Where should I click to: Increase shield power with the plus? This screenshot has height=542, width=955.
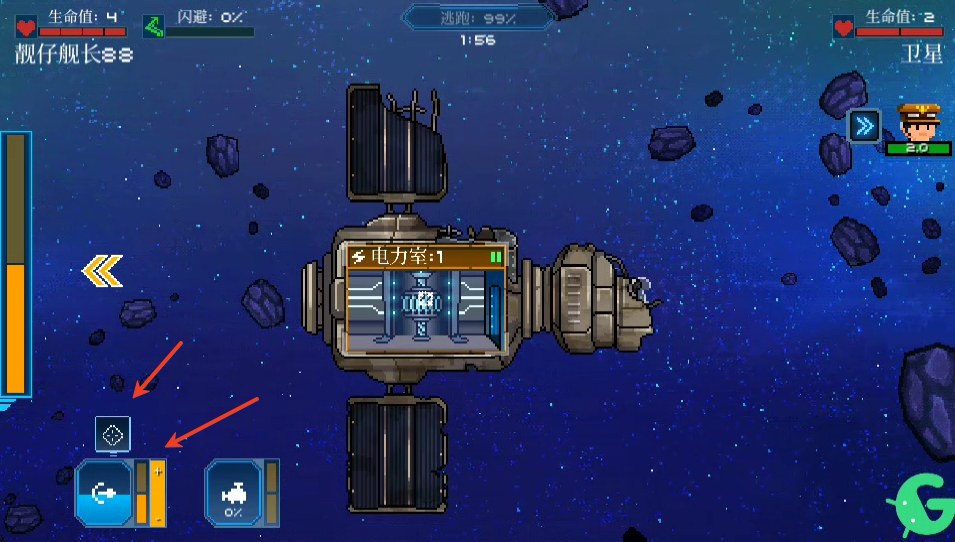(x=158, y=471)
